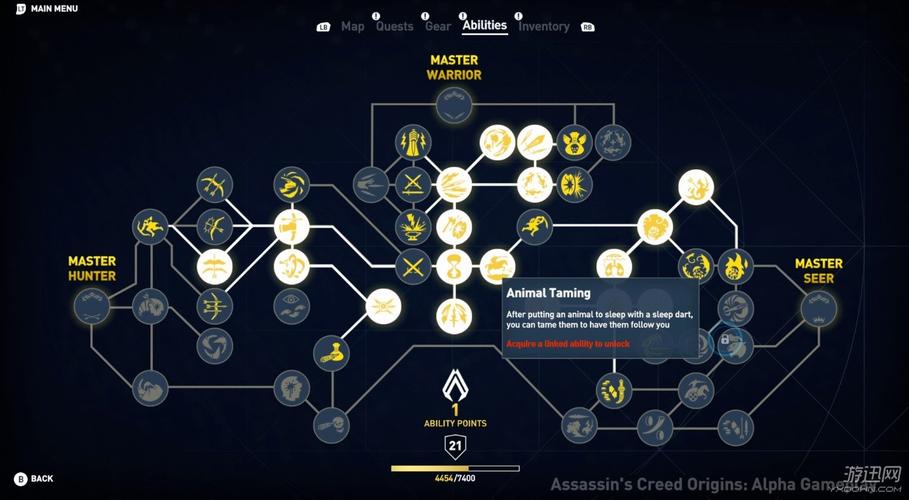Viewport: 909px width, 500px height.
Task: Select the Master Warrior ability node
Action: pos(454,105)
